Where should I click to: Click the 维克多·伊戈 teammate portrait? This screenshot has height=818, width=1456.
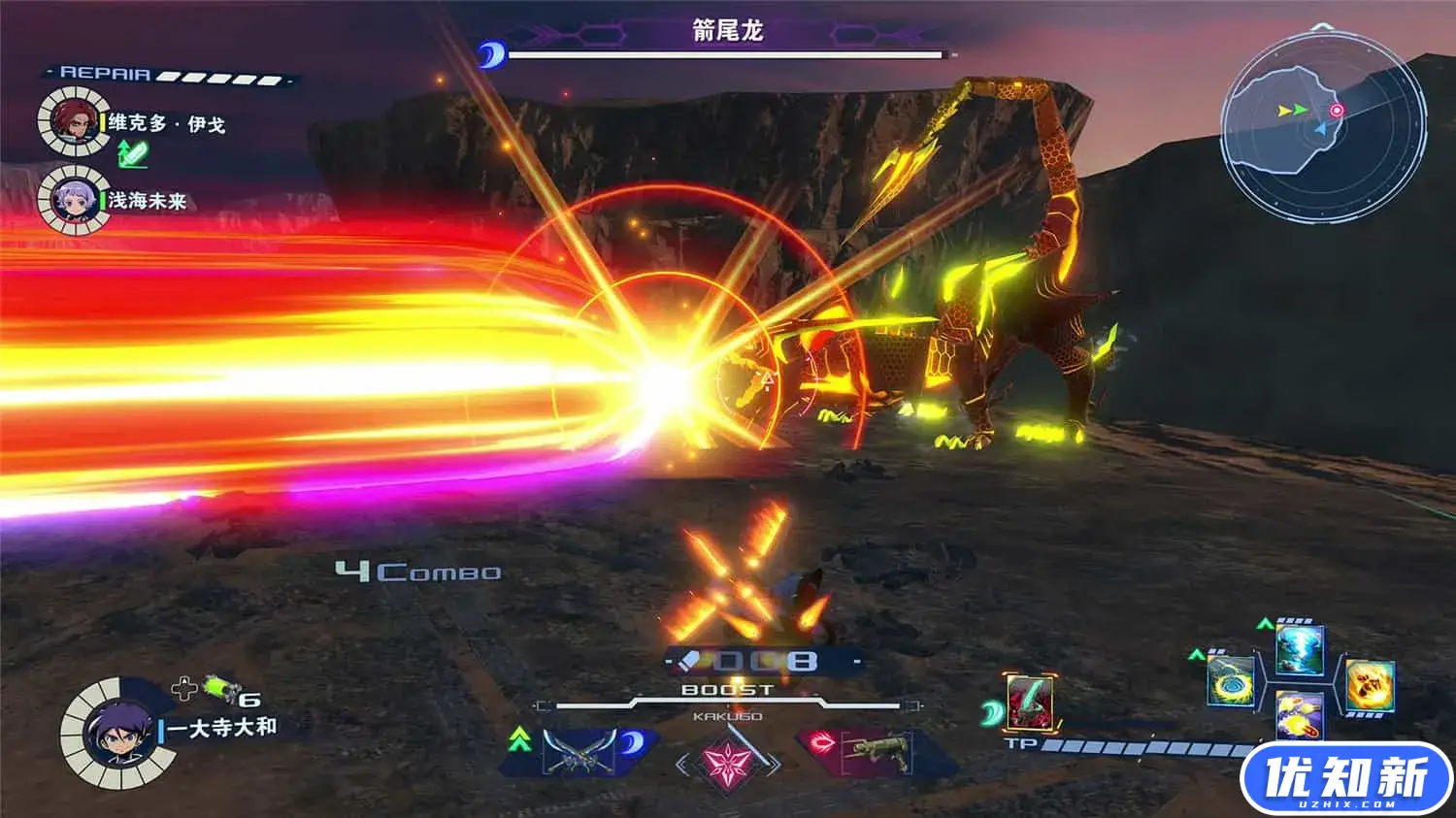(70, 121)
